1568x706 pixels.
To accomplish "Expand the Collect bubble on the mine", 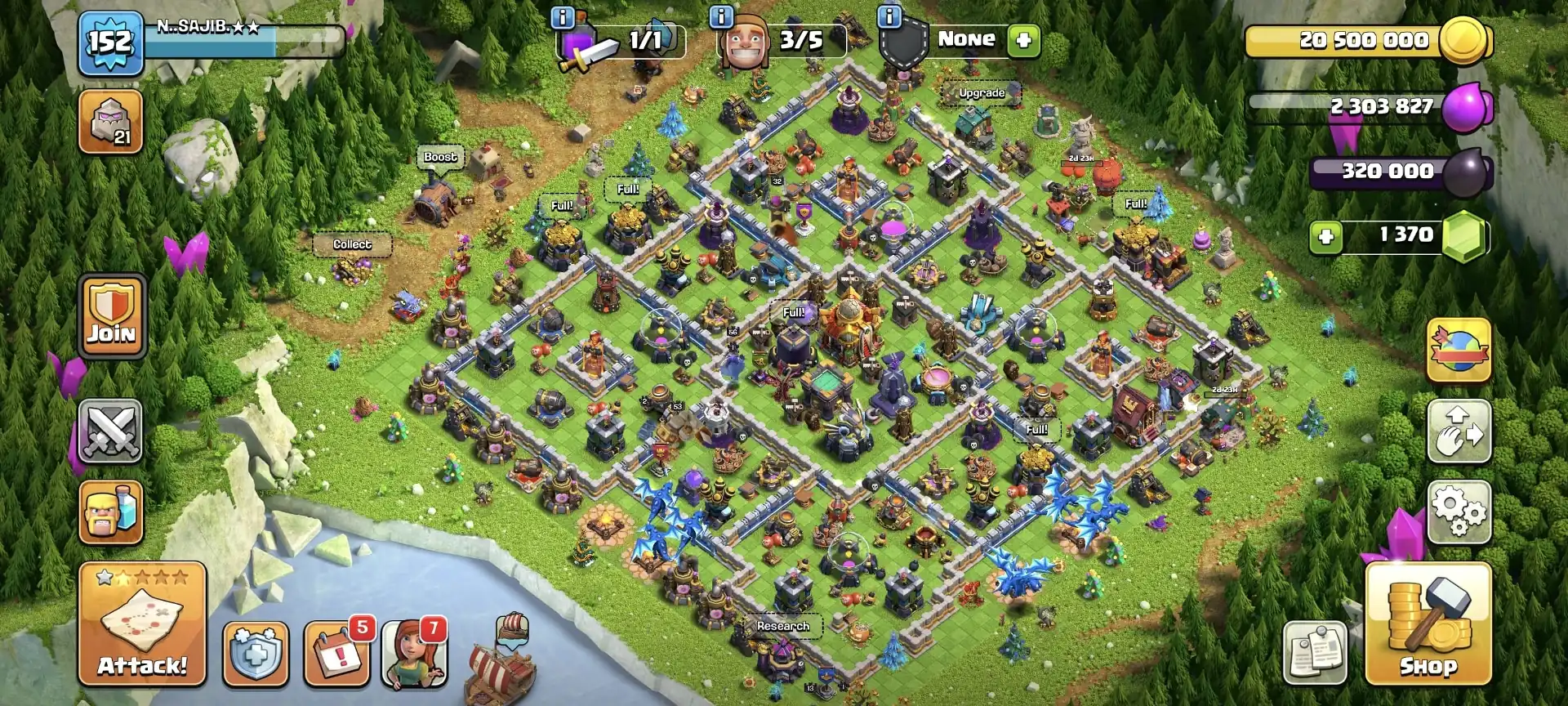I will (x=353, y=243).
